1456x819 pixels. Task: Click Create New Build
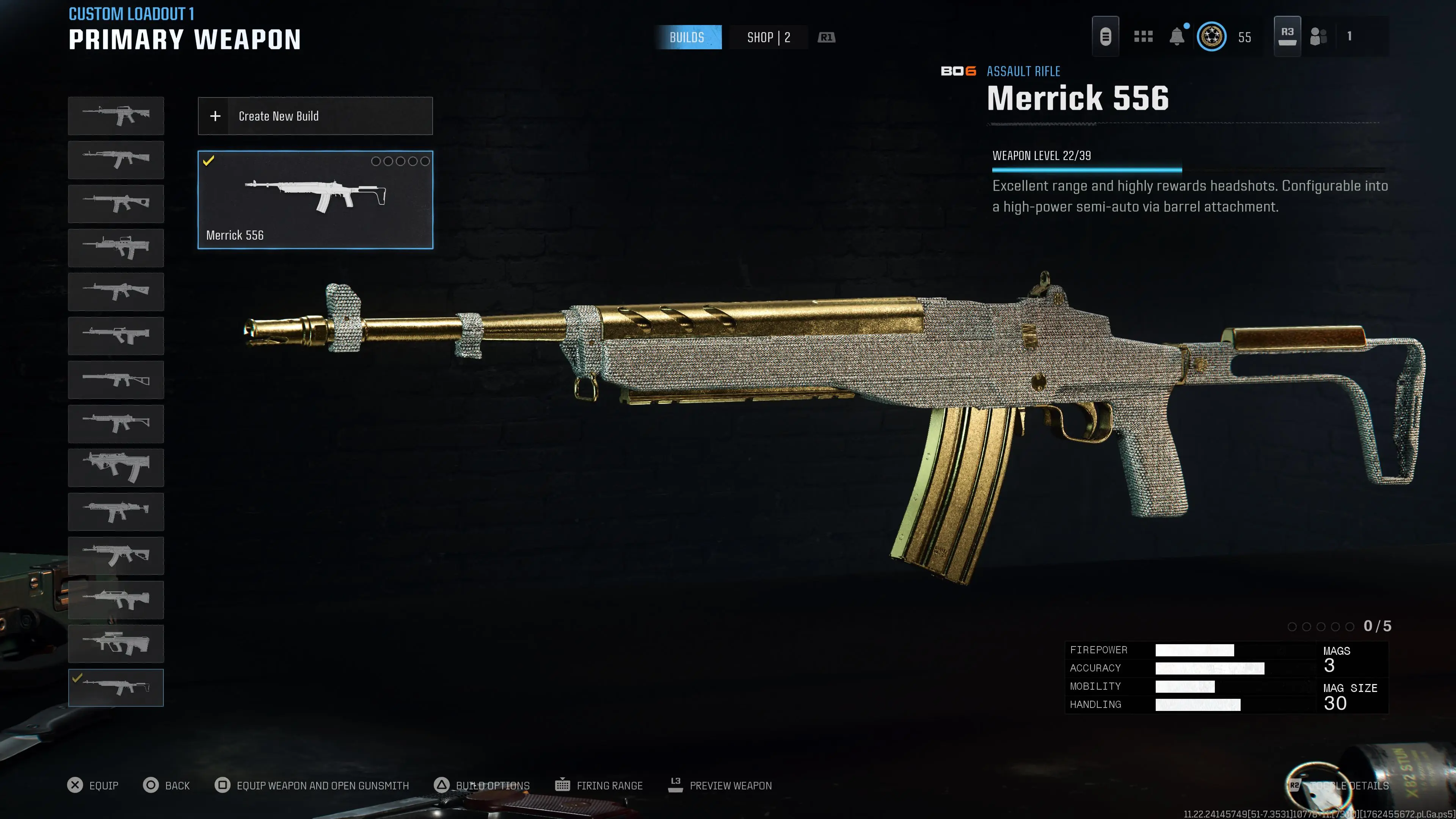314,116
